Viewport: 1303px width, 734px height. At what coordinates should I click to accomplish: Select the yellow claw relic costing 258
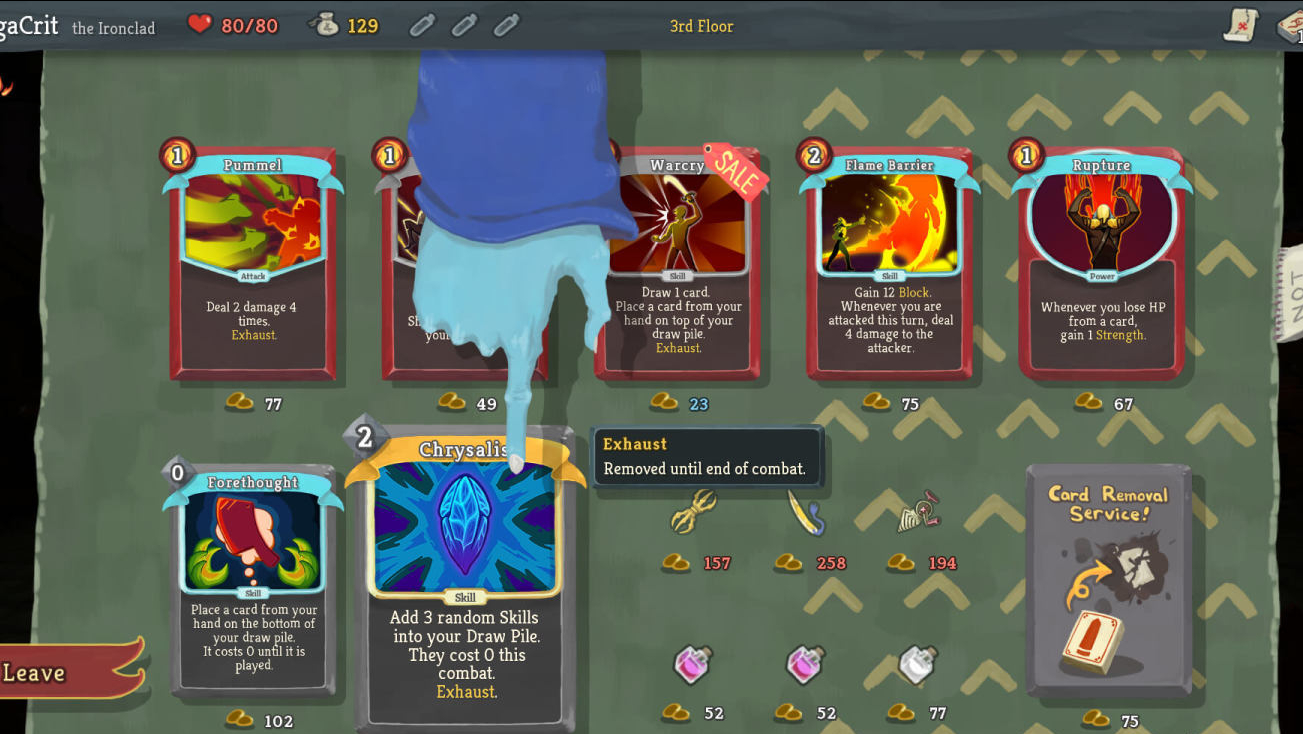(x=805, y=512)
